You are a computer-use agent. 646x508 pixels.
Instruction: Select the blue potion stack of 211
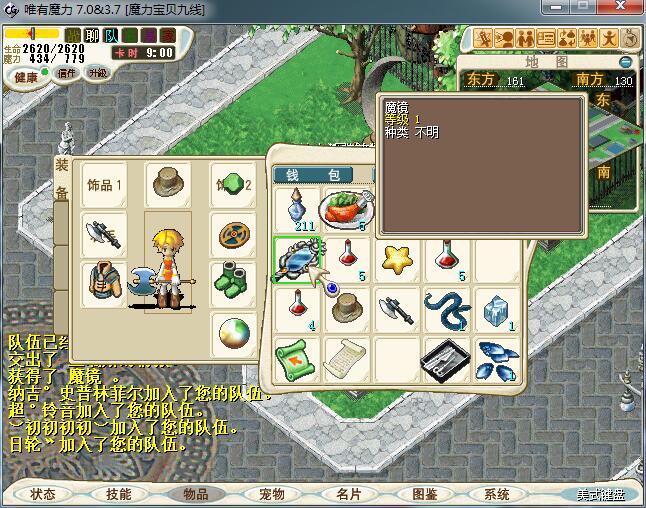tap(296, 208)
